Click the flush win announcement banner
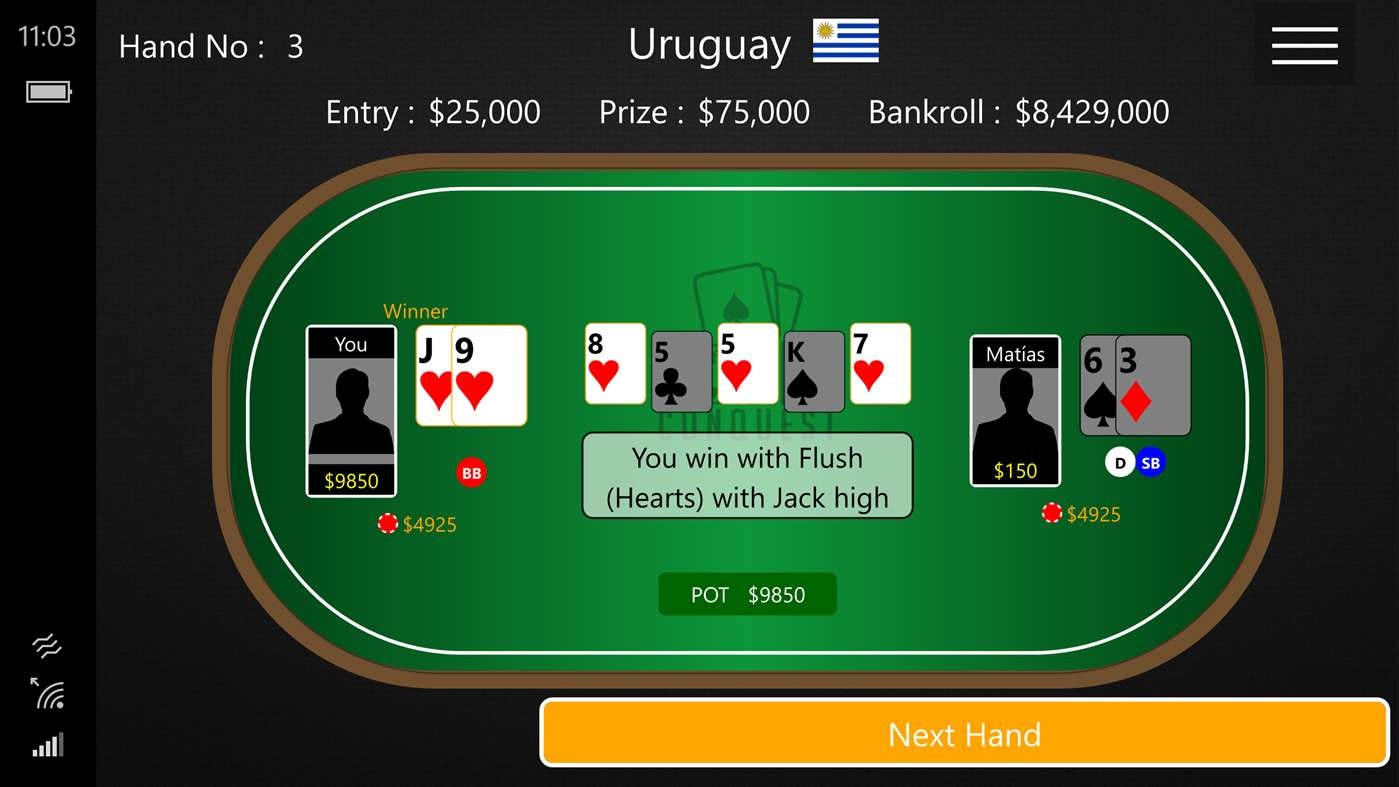1399x787 pixels. click(747, 476)
